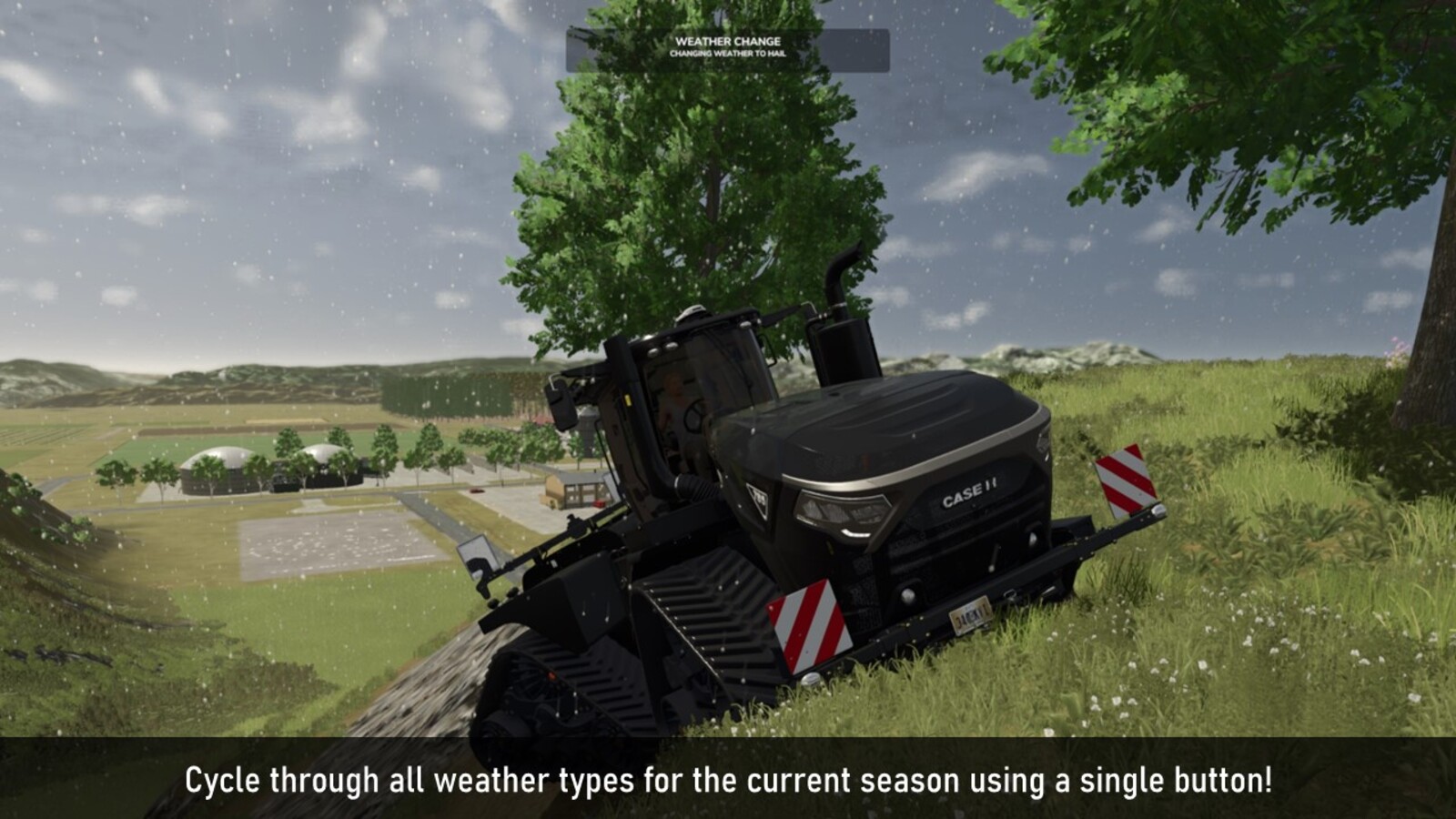Image resolution: width=1456 pixels, height=819 pixels.
Task: Click the CHANGING WEATHER TO HAIL subtitle text
Action: click(x=728, y=53)
